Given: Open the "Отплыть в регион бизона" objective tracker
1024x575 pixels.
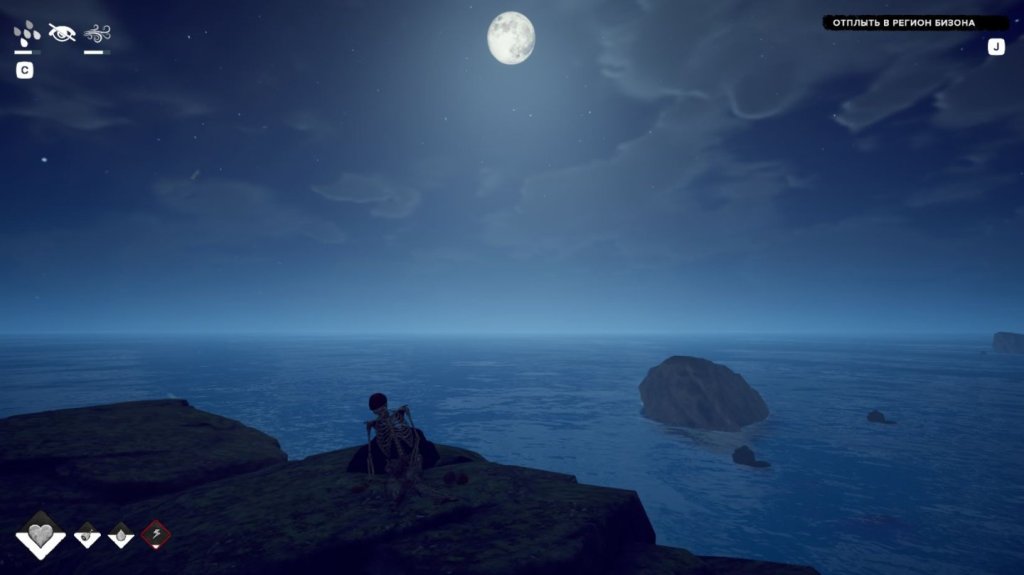Looking at the screenshot, I should 903,22.
